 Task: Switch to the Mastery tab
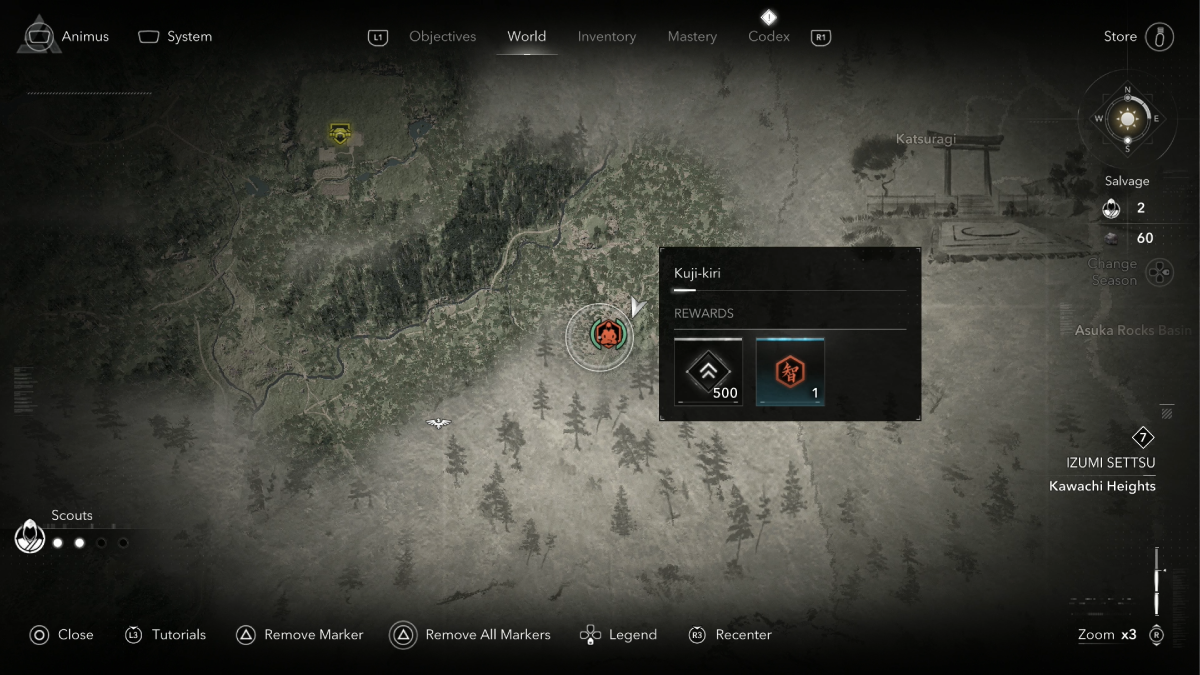click(692, 37)
